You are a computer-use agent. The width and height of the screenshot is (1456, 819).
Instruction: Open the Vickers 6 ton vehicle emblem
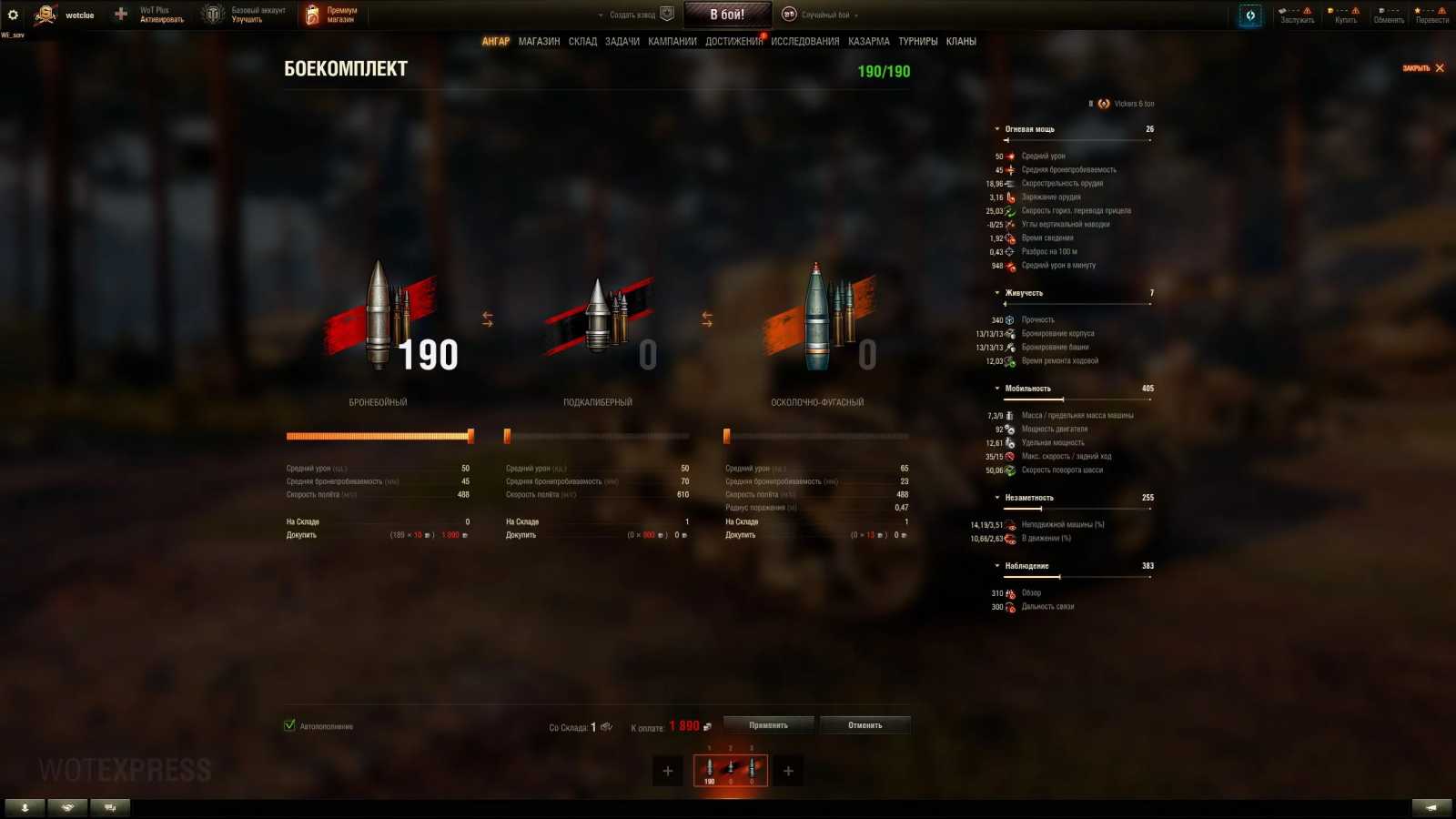coord(1102,103)
